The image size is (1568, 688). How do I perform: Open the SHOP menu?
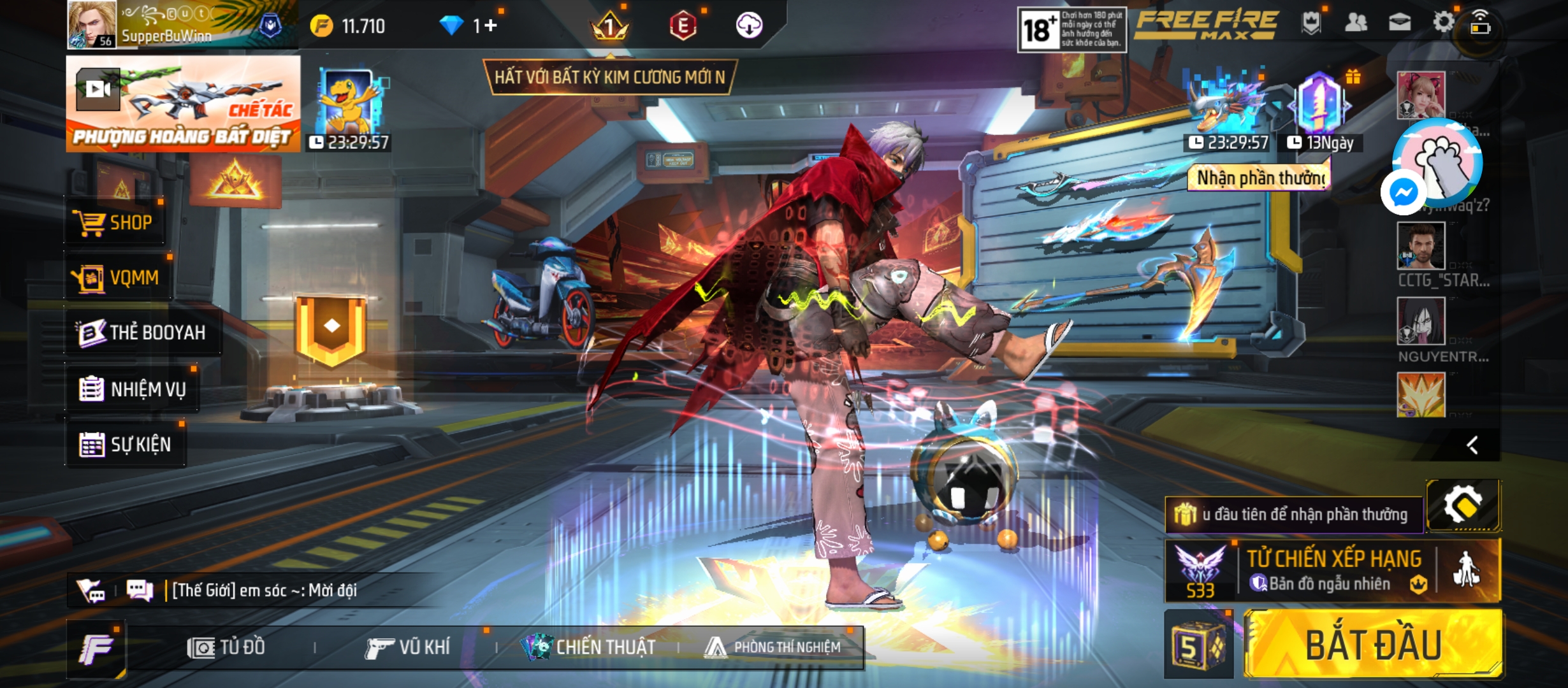click(115, 222)
